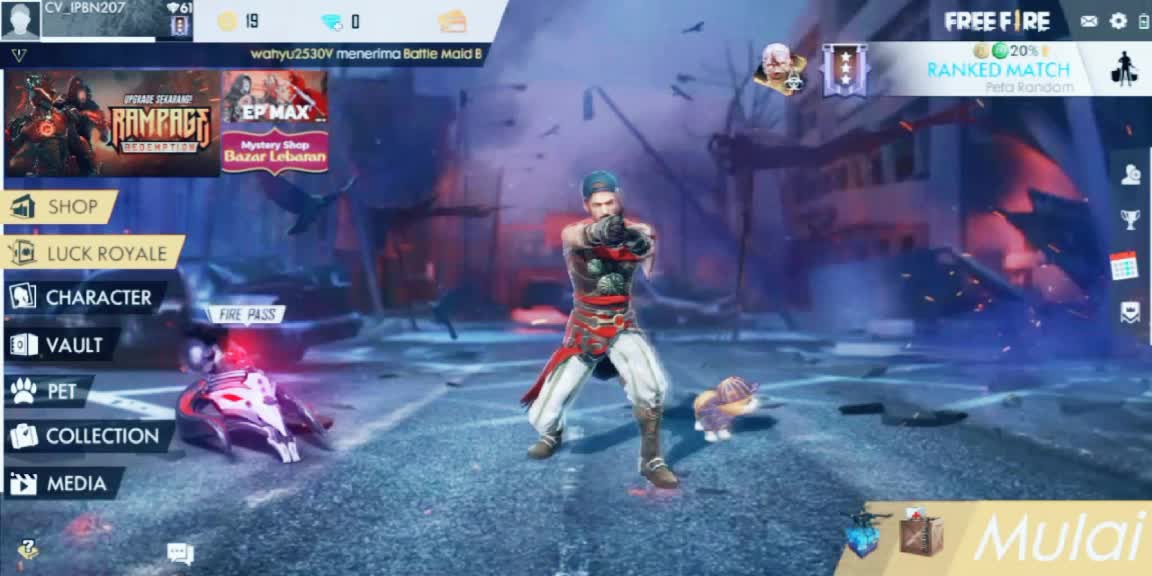Viewport: 1152px width, 576px height.
Task: Select the PET menu entry
Action: point(49,391)
